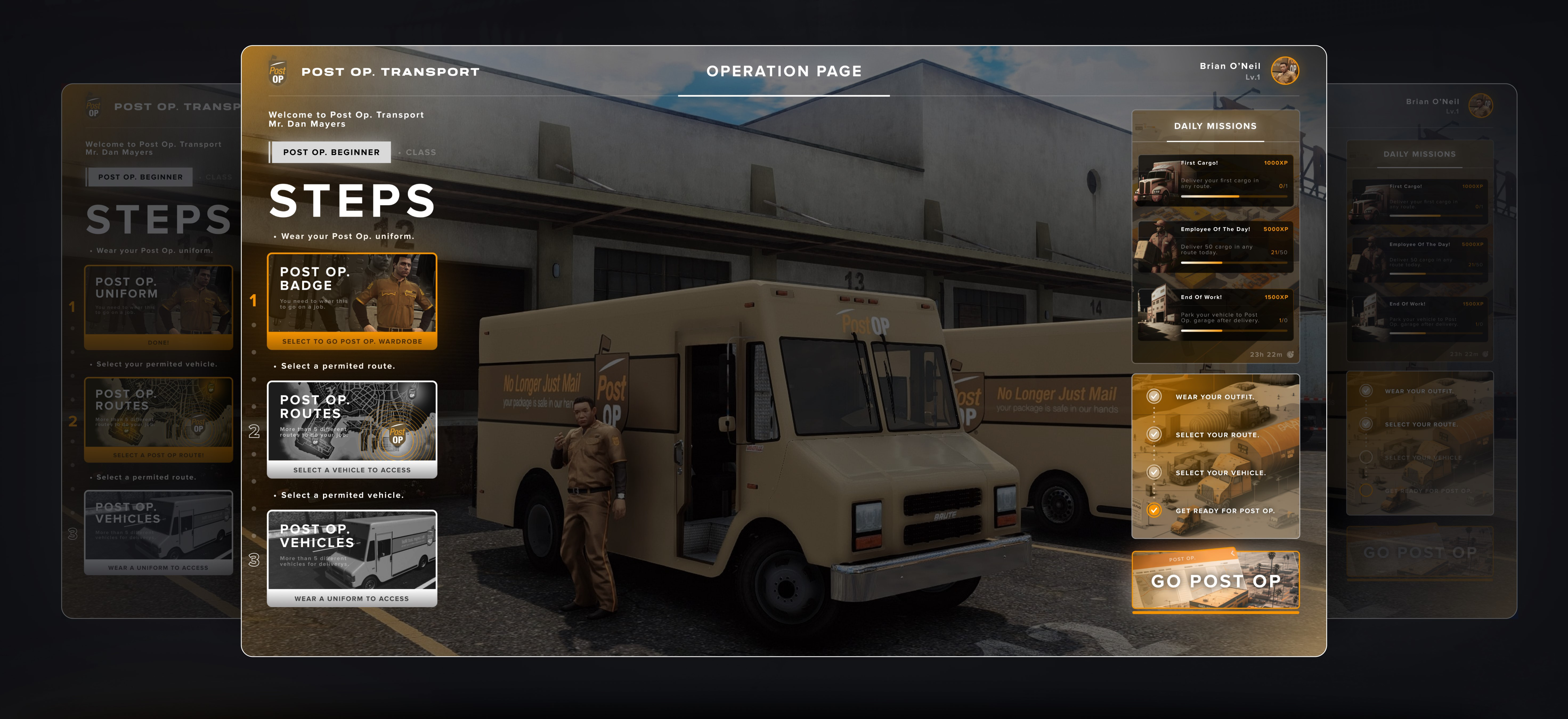Viewport: 1568px width, 719px height.
Task: Click the Wear A Uniform To Access bar
Action: [x=352, y=599]
